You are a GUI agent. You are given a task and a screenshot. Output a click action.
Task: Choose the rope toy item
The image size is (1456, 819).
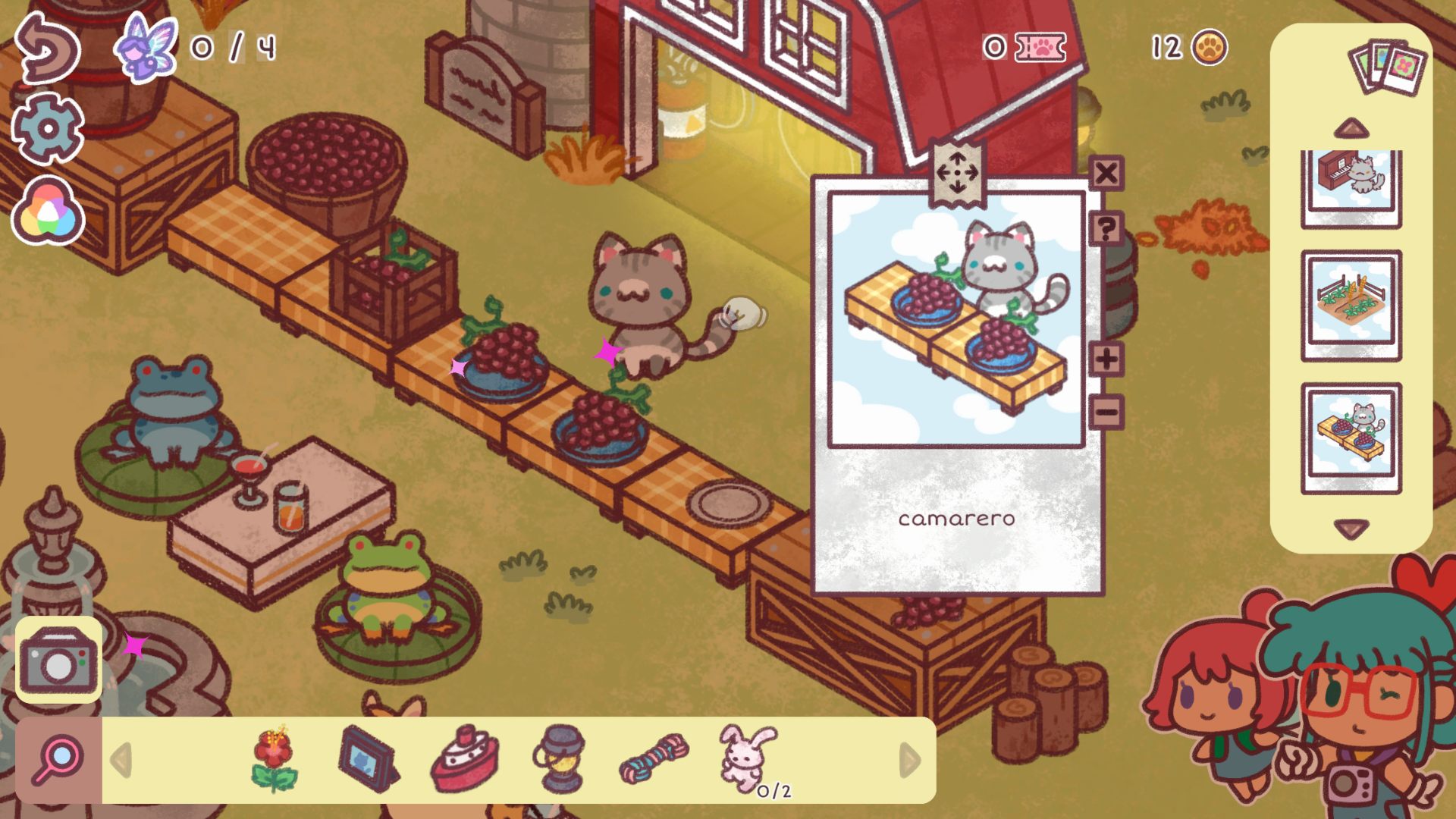pos(654,758)
